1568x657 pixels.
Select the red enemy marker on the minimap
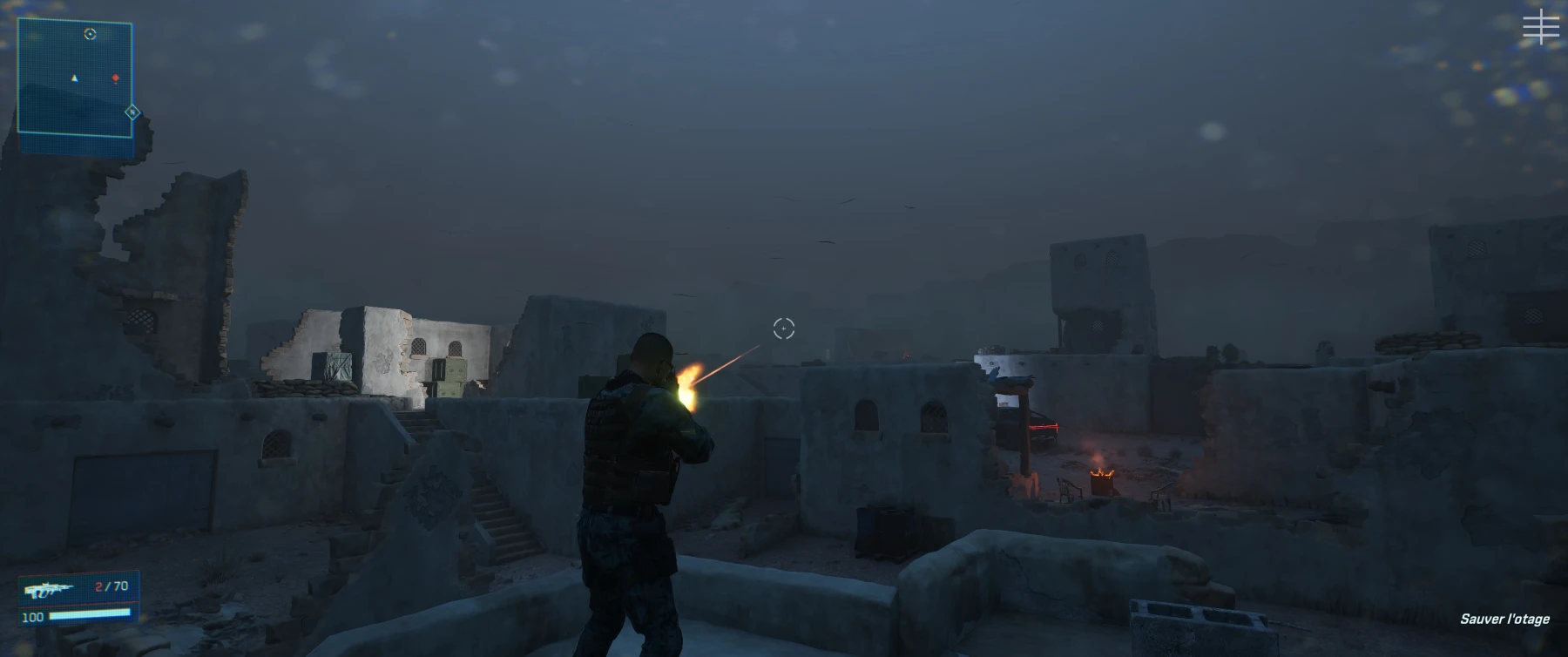coord(115,79)
